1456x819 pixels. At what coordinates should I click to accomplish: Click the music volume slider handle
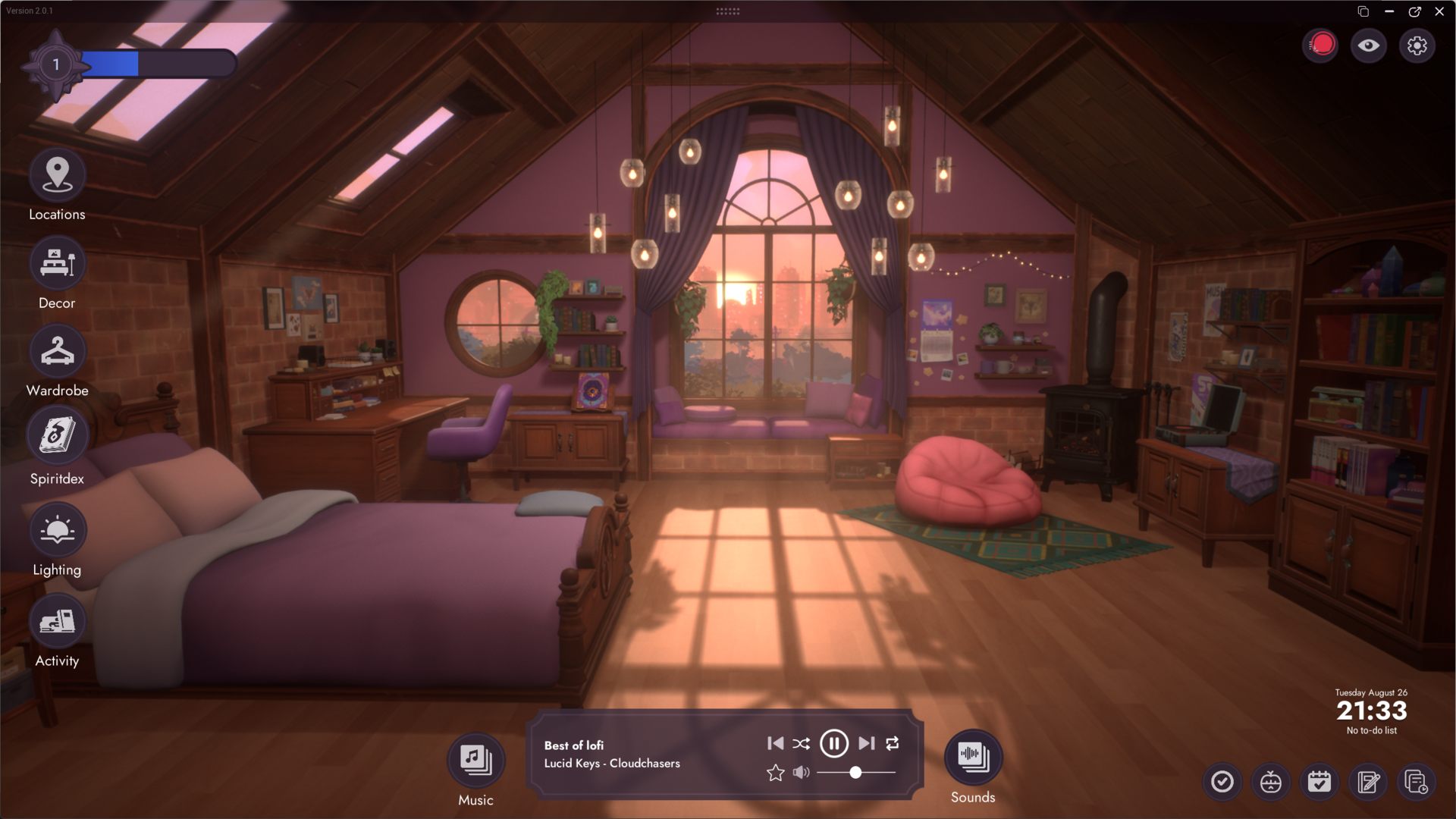(x=855, y=773)
